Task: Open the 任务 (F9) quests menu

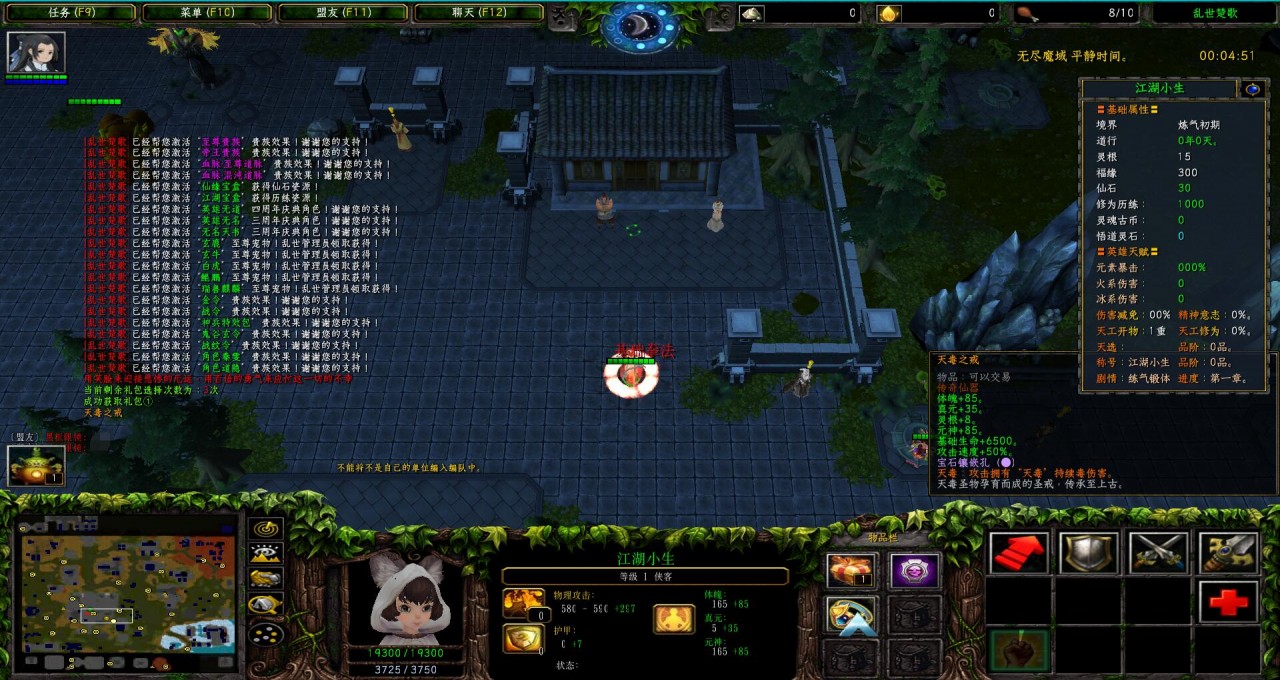Action: tap(71, 13)
